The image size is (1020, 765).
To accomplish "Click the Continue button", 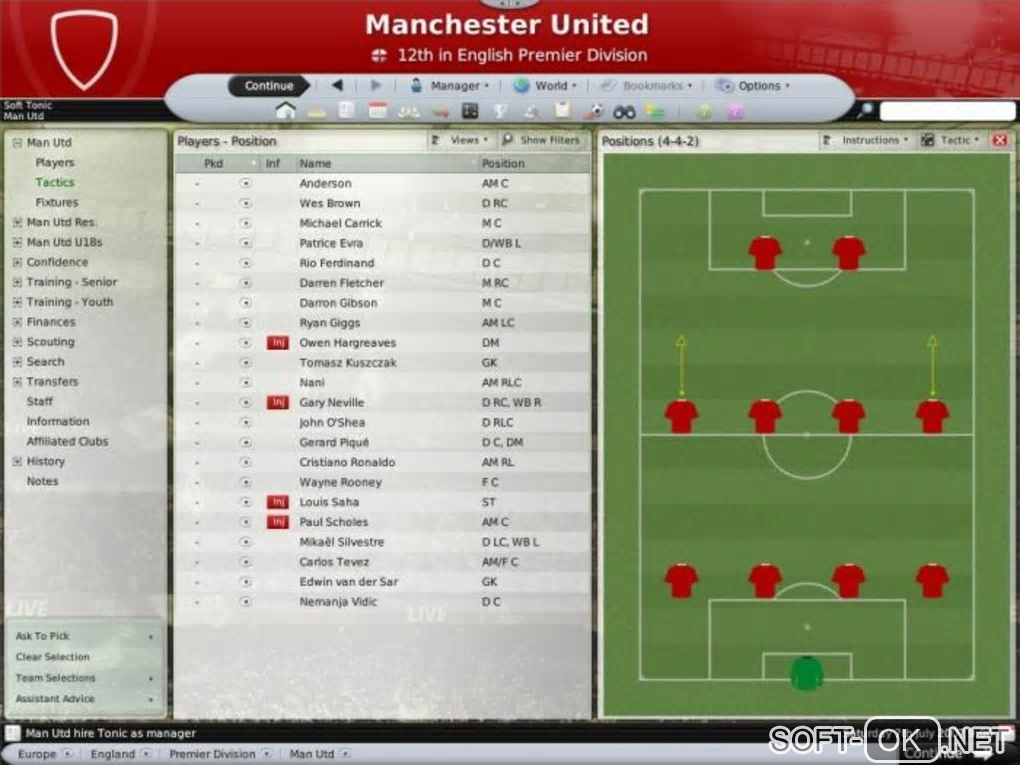I will (x=268, y=86).
